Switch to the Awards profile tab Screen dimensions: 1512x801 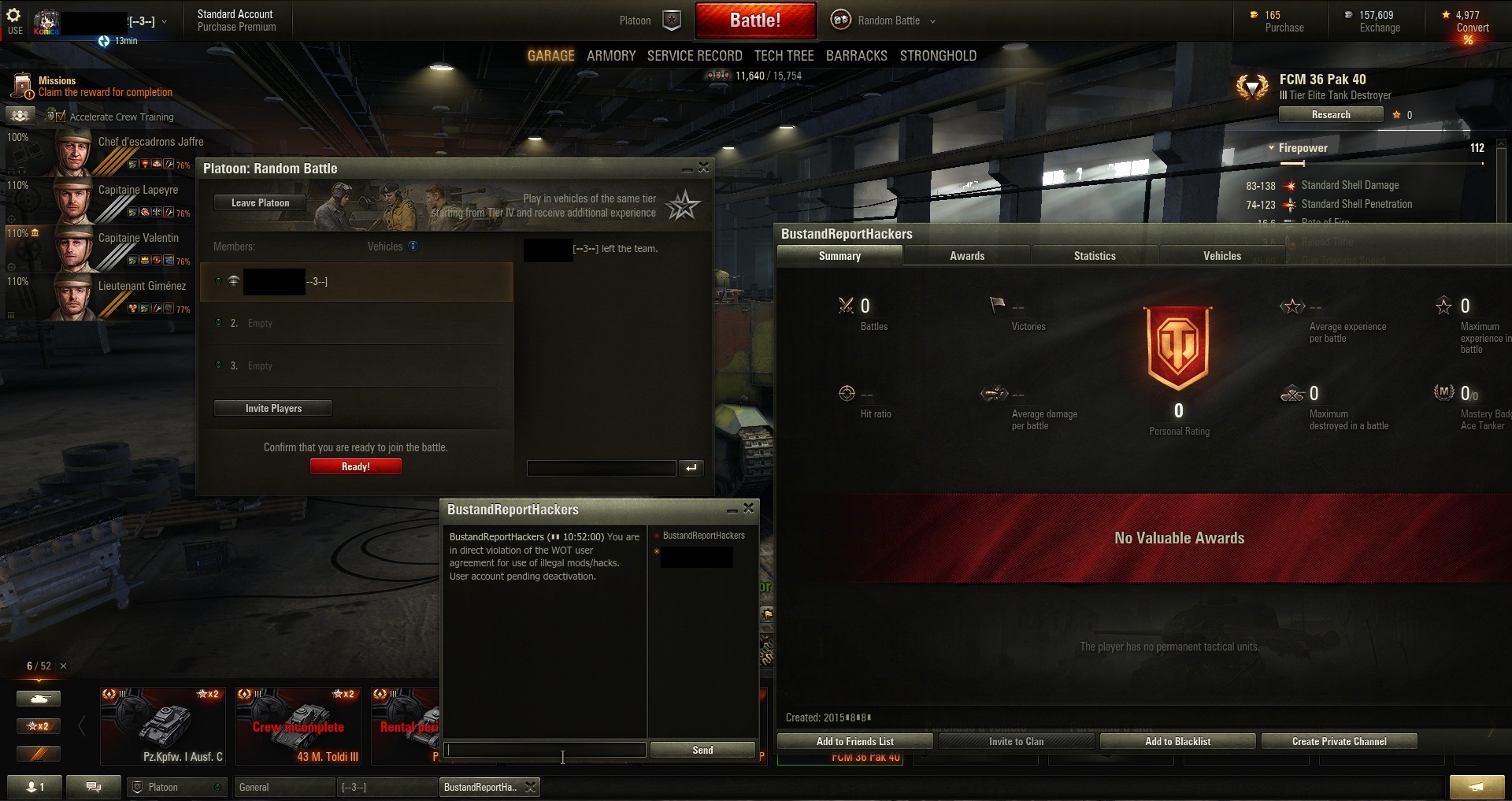coord(967,256)
